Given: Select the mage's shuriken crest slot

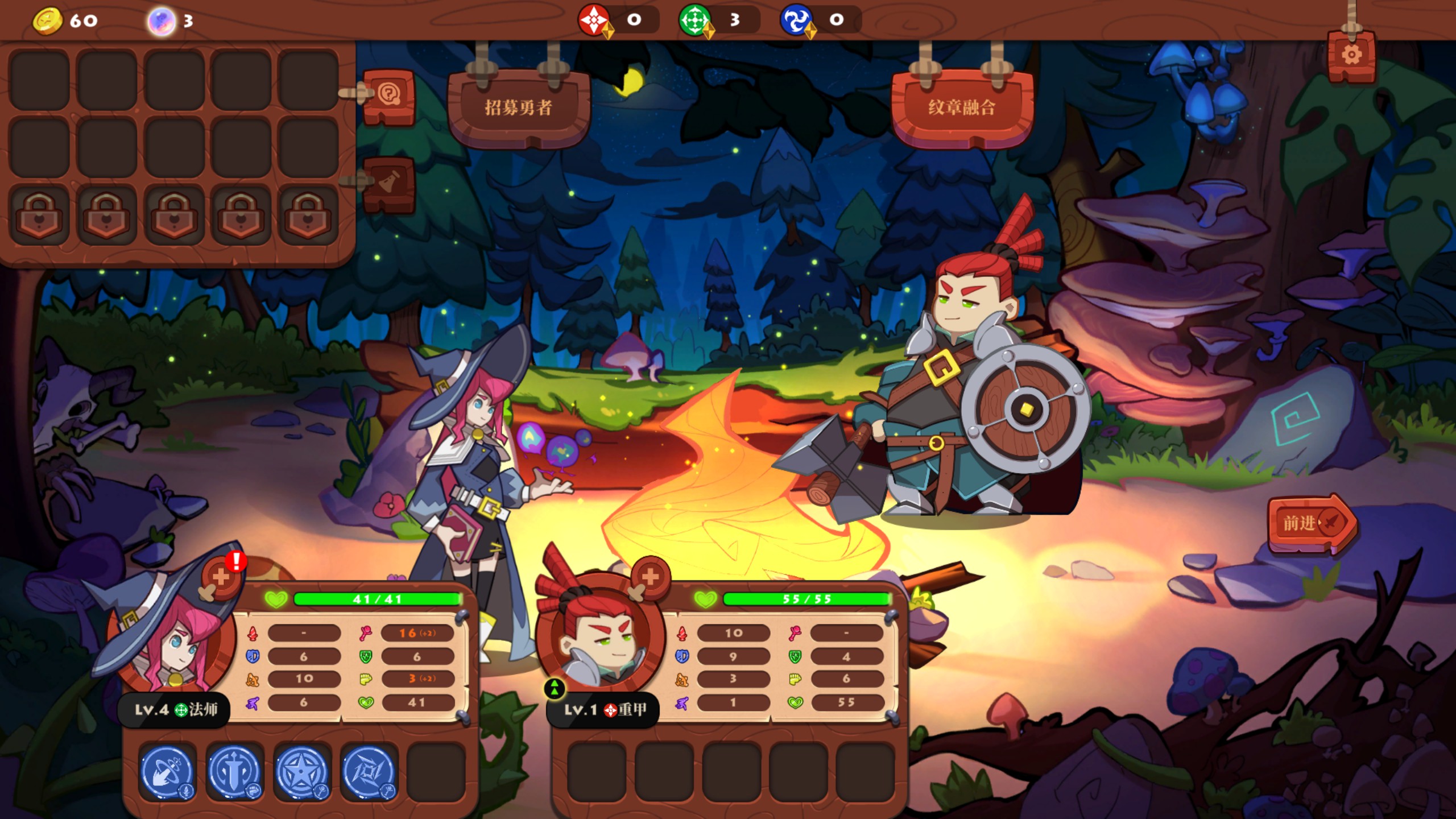Looking at the screenshot, I should coord(369,772).
